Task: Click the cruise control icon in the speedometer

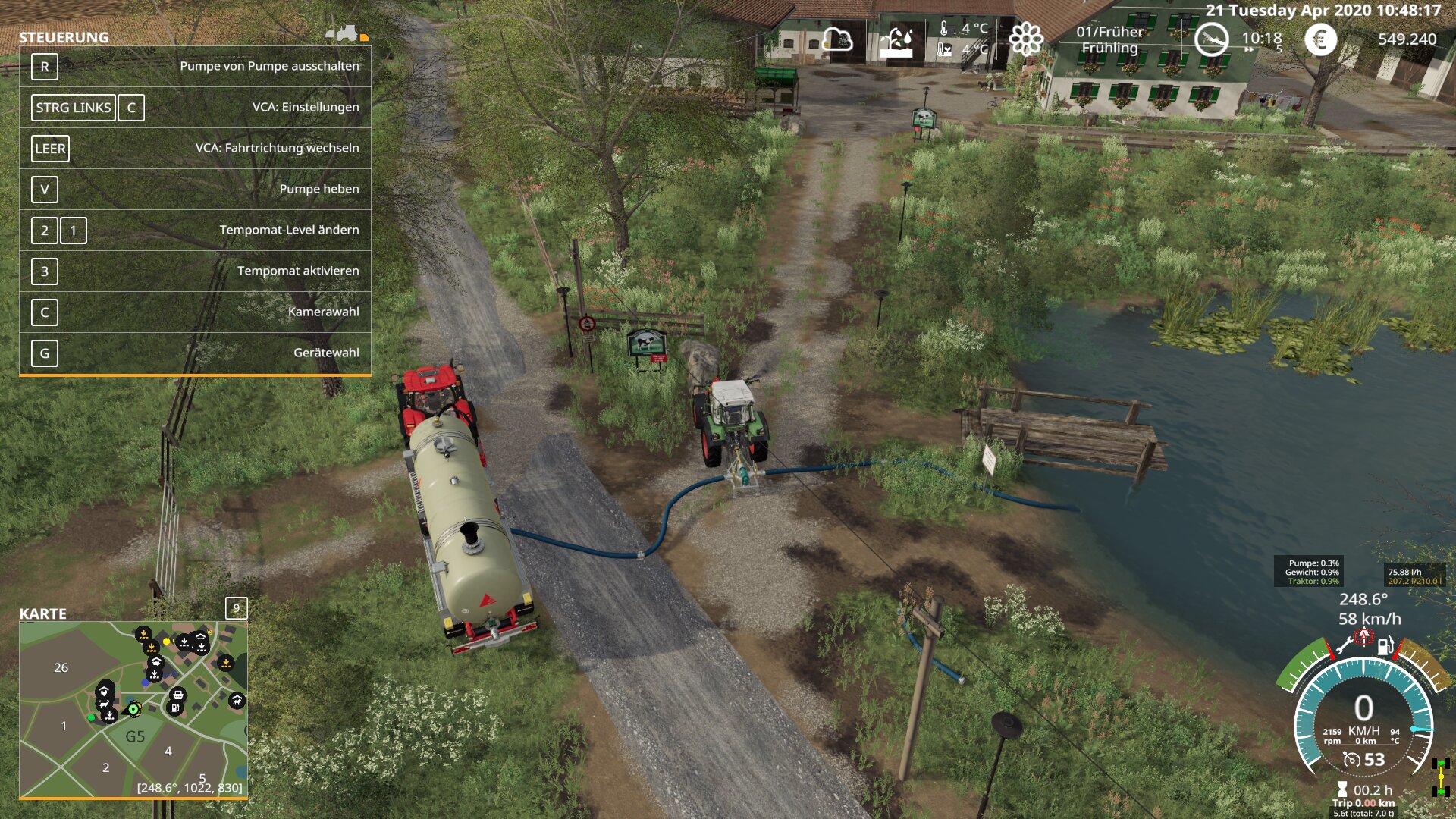Action: tap(1351, 759)
